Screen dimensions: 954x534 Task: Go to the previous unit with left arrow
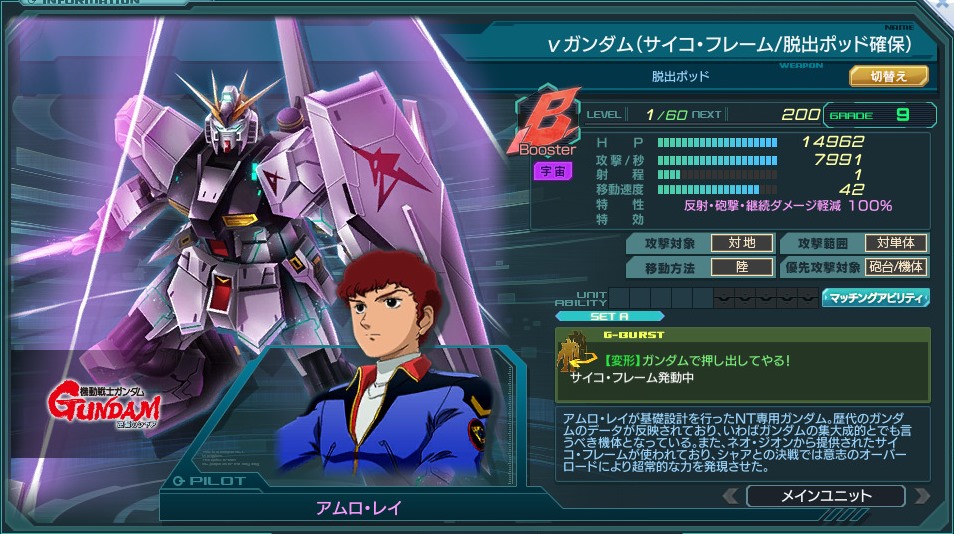[731, 496]
